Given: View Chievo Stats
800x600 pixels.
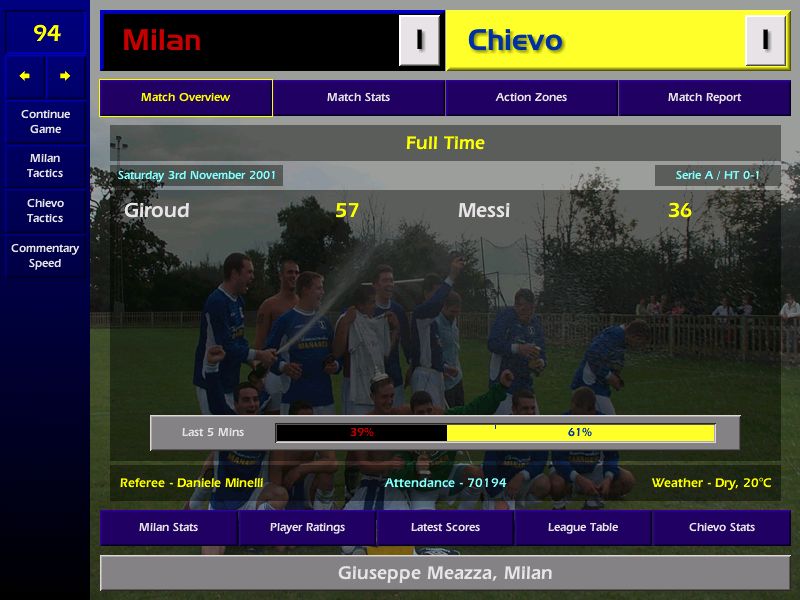Looking at the screenshot, I should click(721, 527).
